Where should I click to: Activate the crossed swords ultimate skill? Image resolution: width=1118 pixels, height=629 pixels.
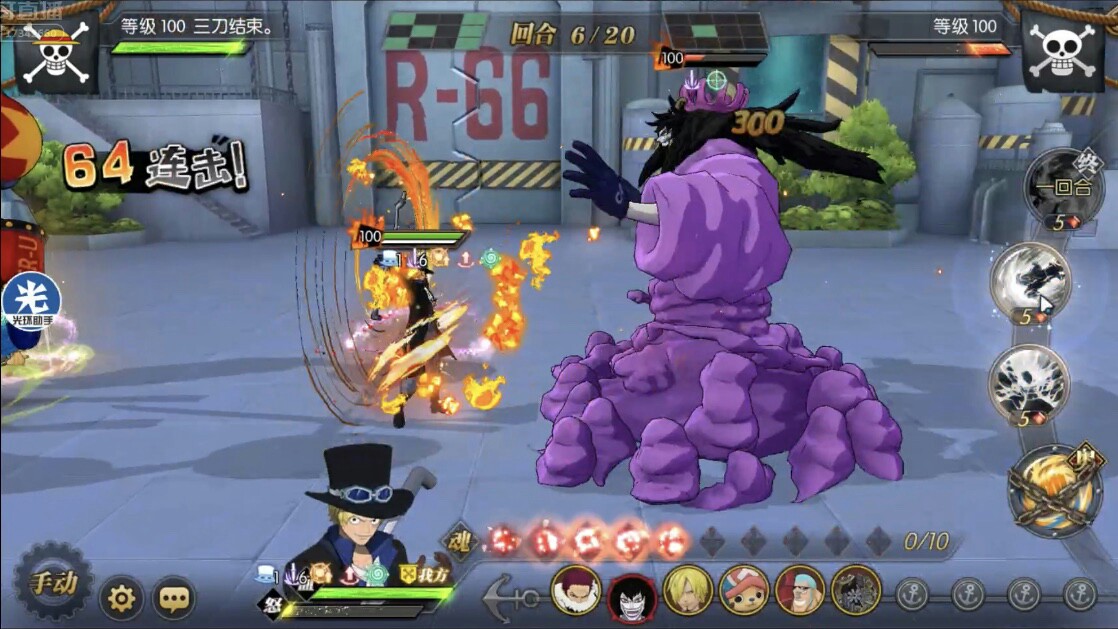(1054, 491)
